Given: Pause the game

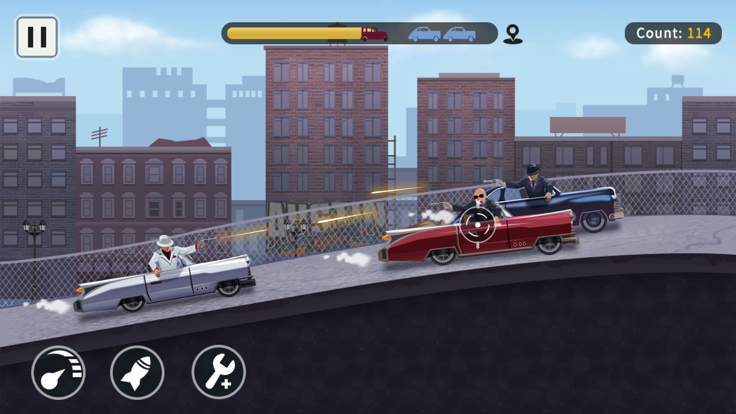Looking at the screenshot, I should point(37,38).
